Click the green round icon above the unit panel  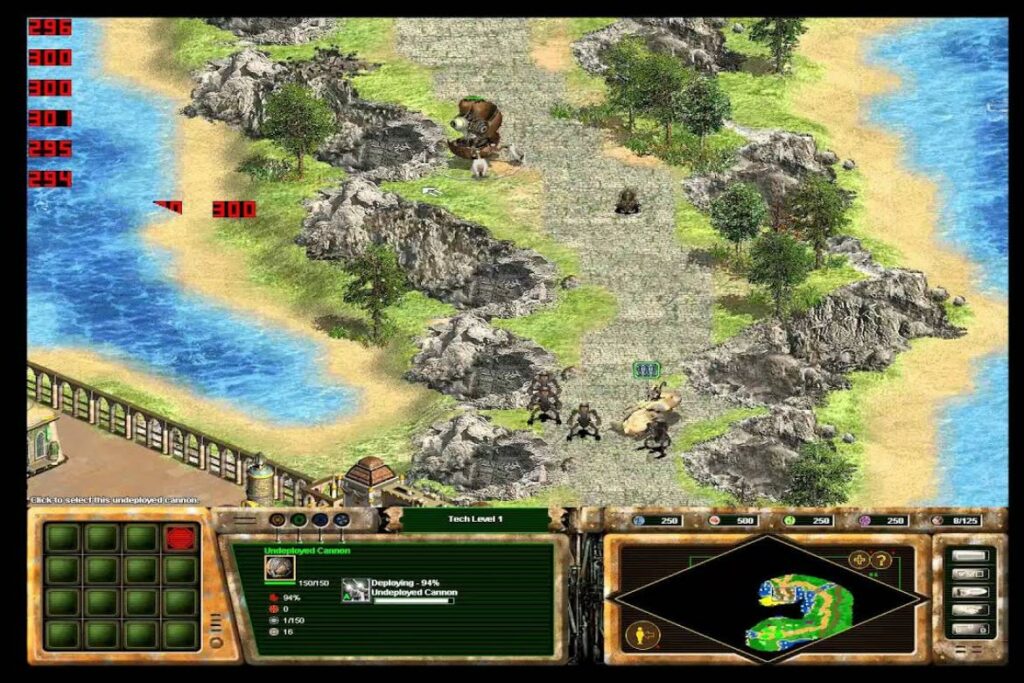point(298,521)
